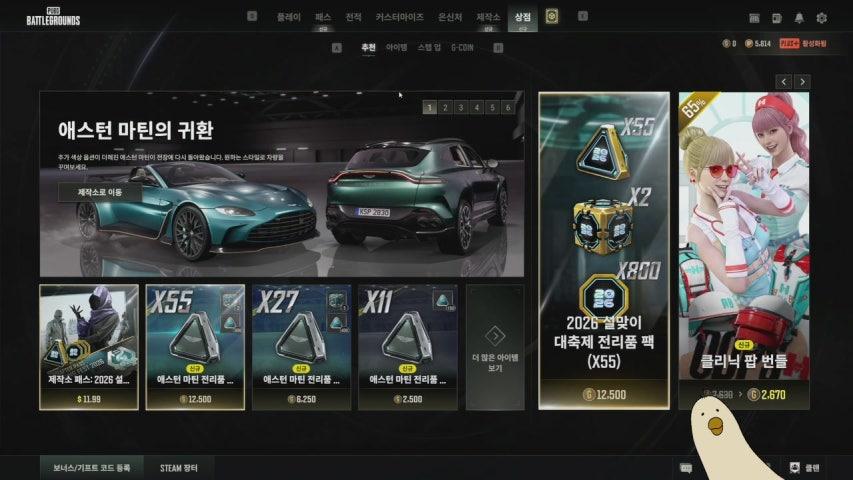Screen dimensions: 853x480
Task: Switch to the G-COIN shop tab
Action: coord(461,47)
